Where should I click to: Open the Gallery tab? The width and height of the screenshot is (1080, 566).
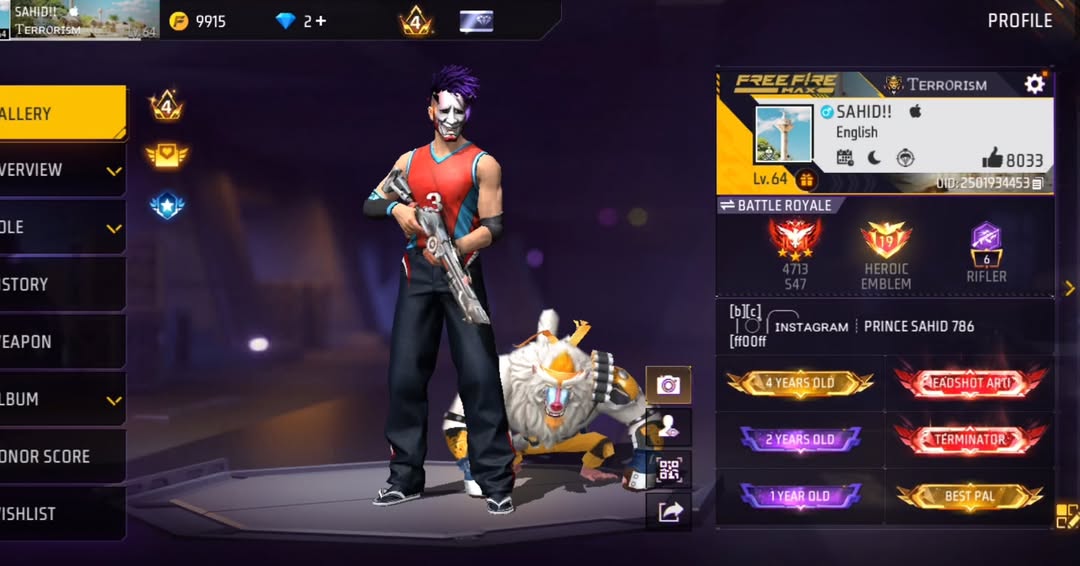pyautogui.click(x=60, y=114)
